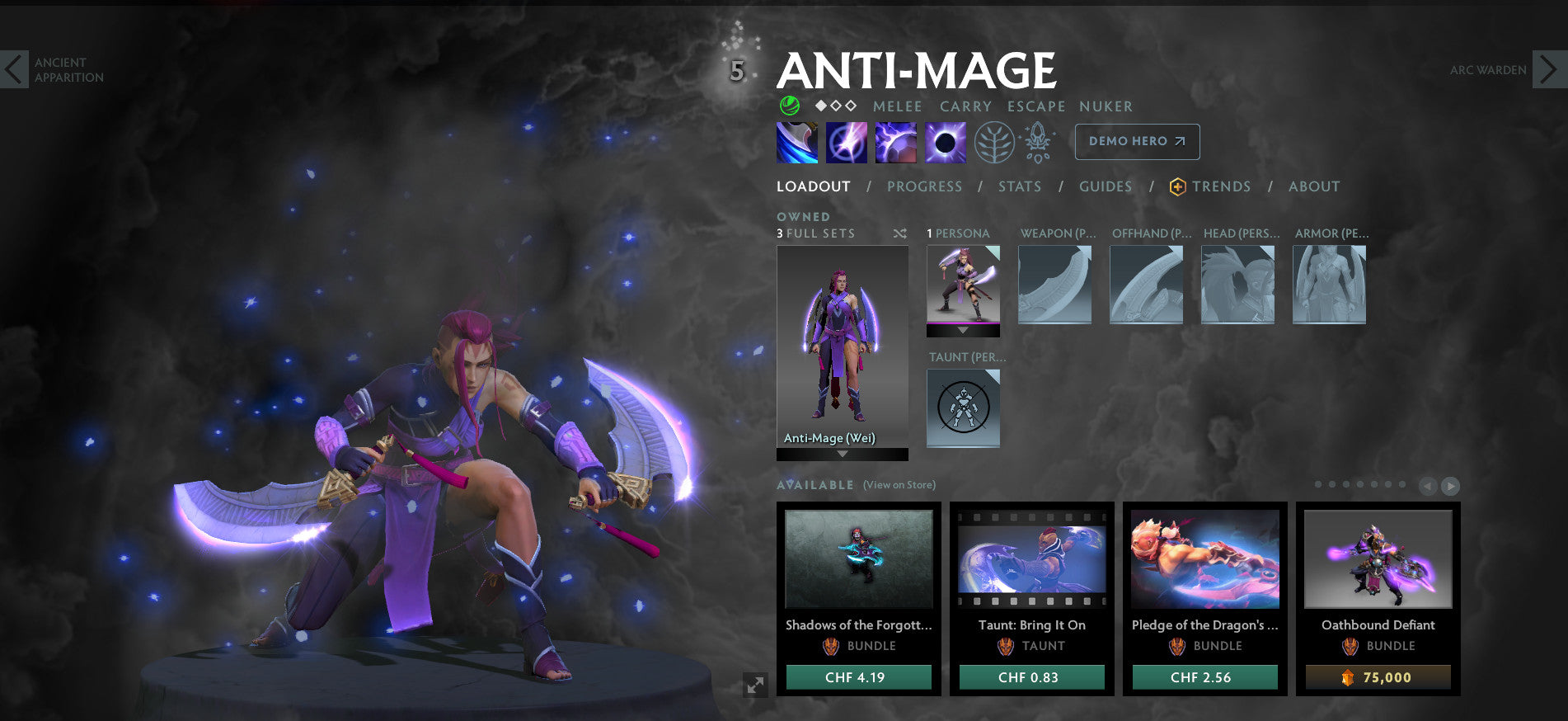The image size is (1568, 721).
Task: View the Counterspell ability icon
Action: (894, 141)
